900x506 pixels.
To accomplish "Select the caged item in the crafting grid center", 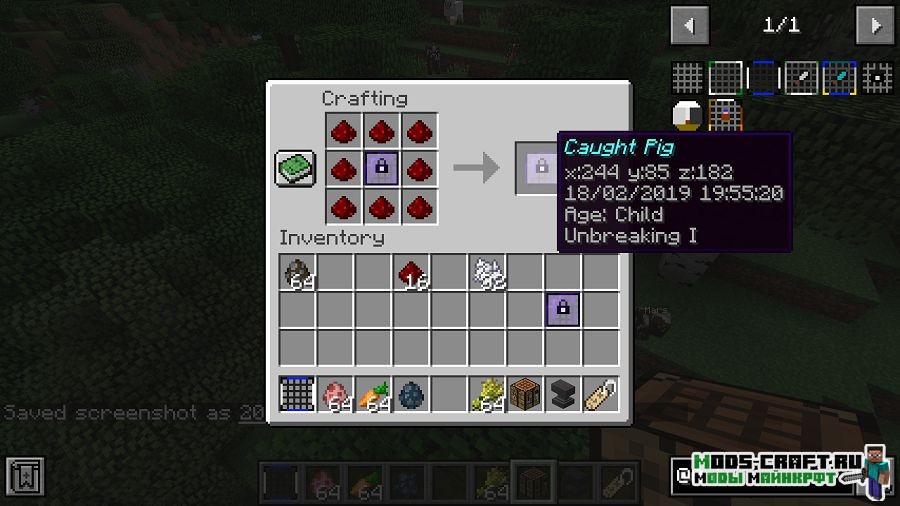I will 382,167.
